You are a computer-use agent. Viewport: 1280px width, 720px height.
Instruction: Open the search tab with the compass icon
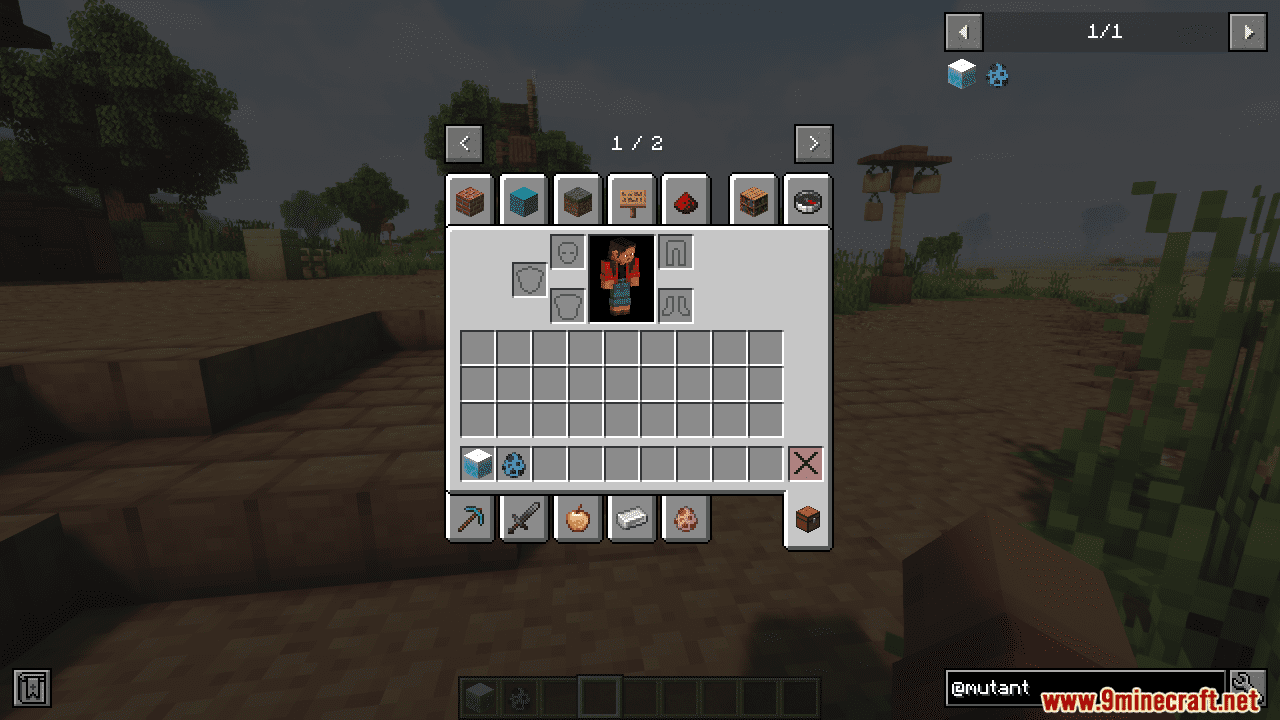point(807,200)
